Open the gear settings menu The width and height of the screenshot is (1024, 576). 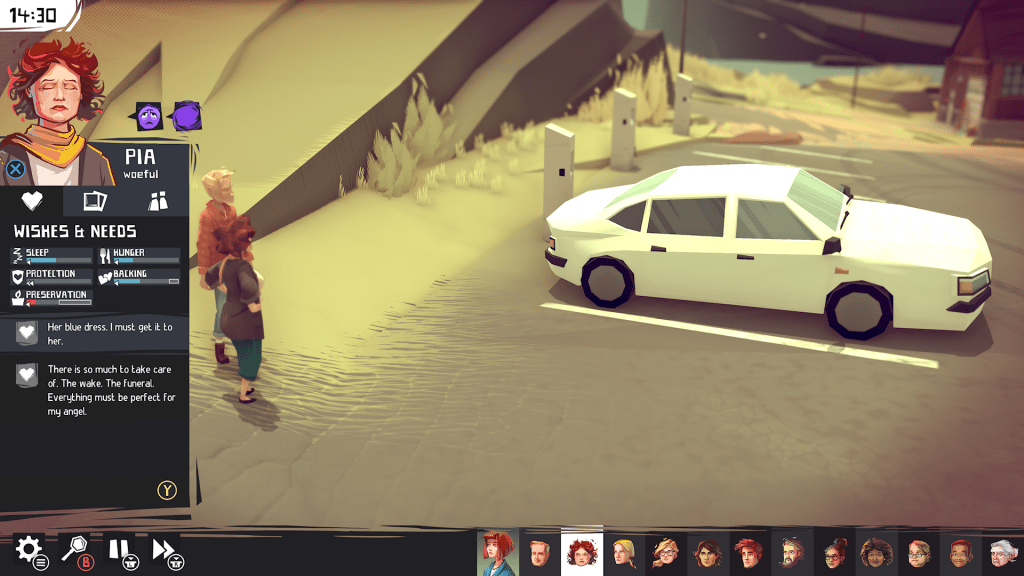point(28,548)
